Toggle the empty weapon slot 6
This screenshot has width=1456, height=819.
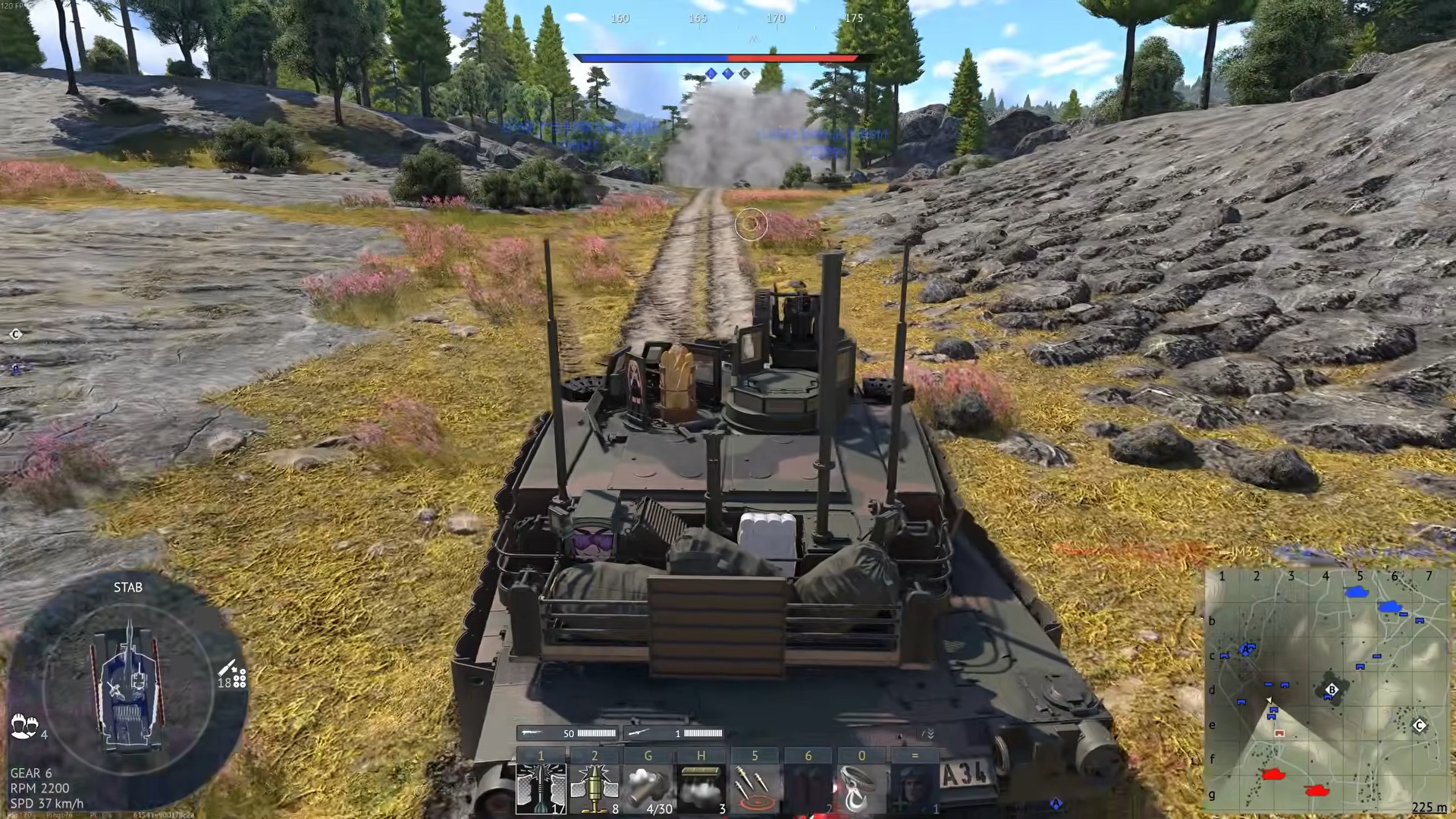[808, 786]
